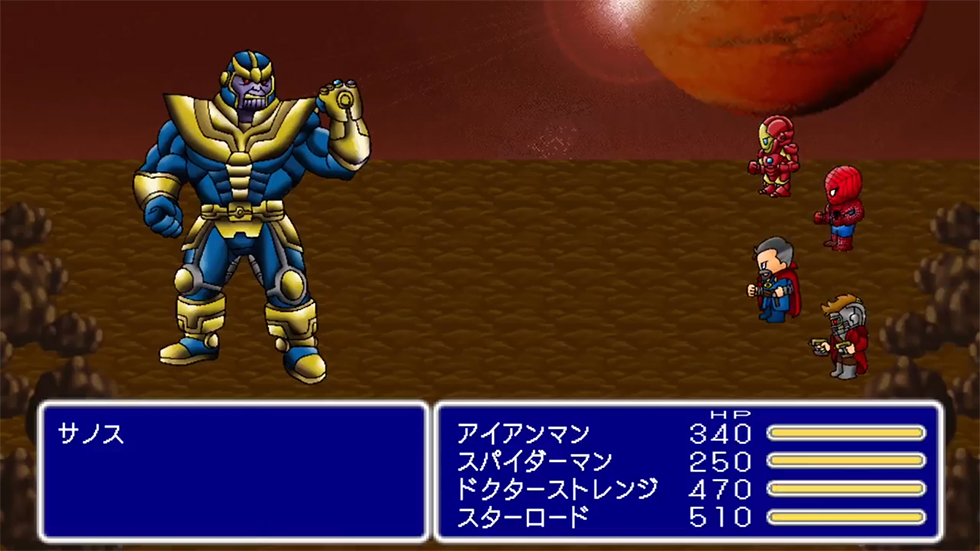
Task: Click the スターロード party entry
Action: pos(522,517)
